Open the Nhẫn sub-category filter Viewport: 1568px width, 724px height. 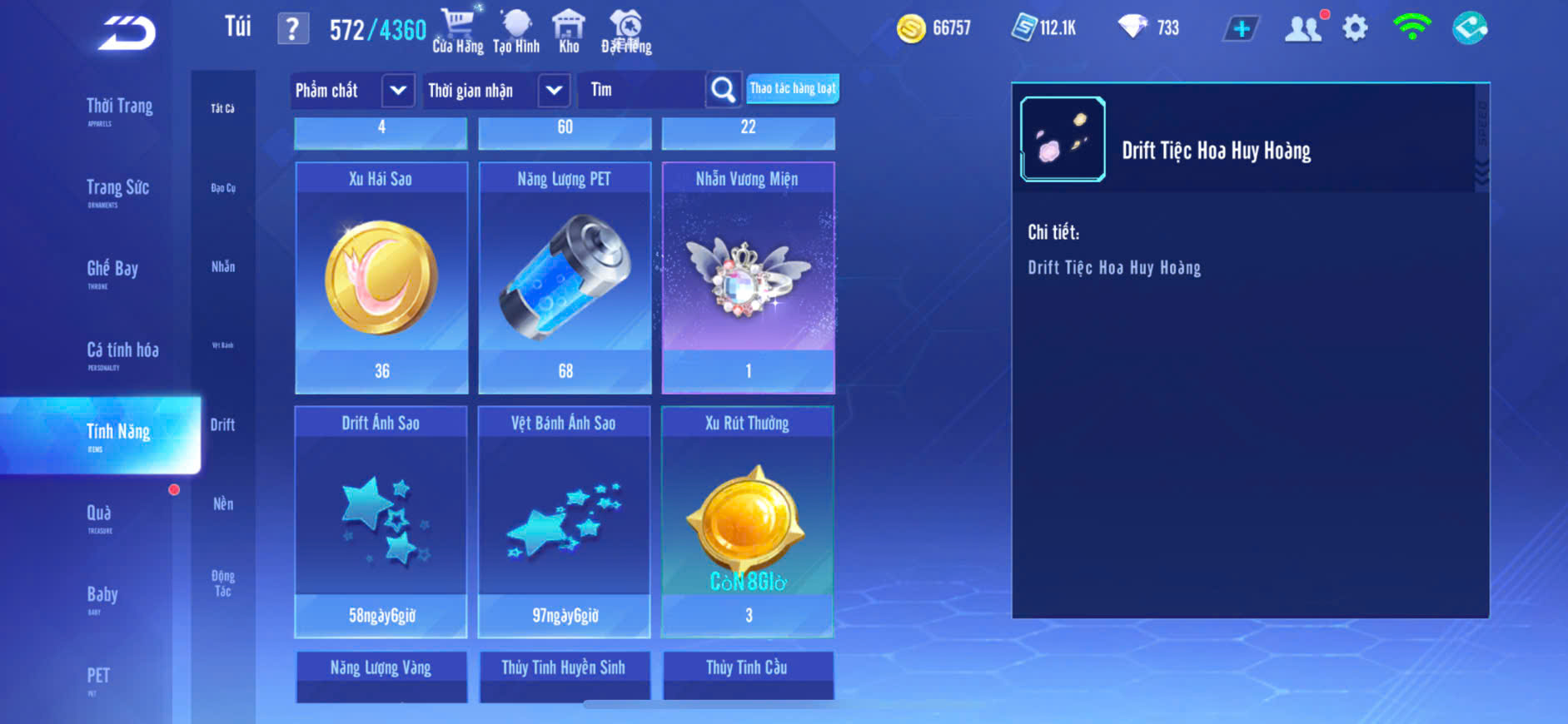click(223, 267)
